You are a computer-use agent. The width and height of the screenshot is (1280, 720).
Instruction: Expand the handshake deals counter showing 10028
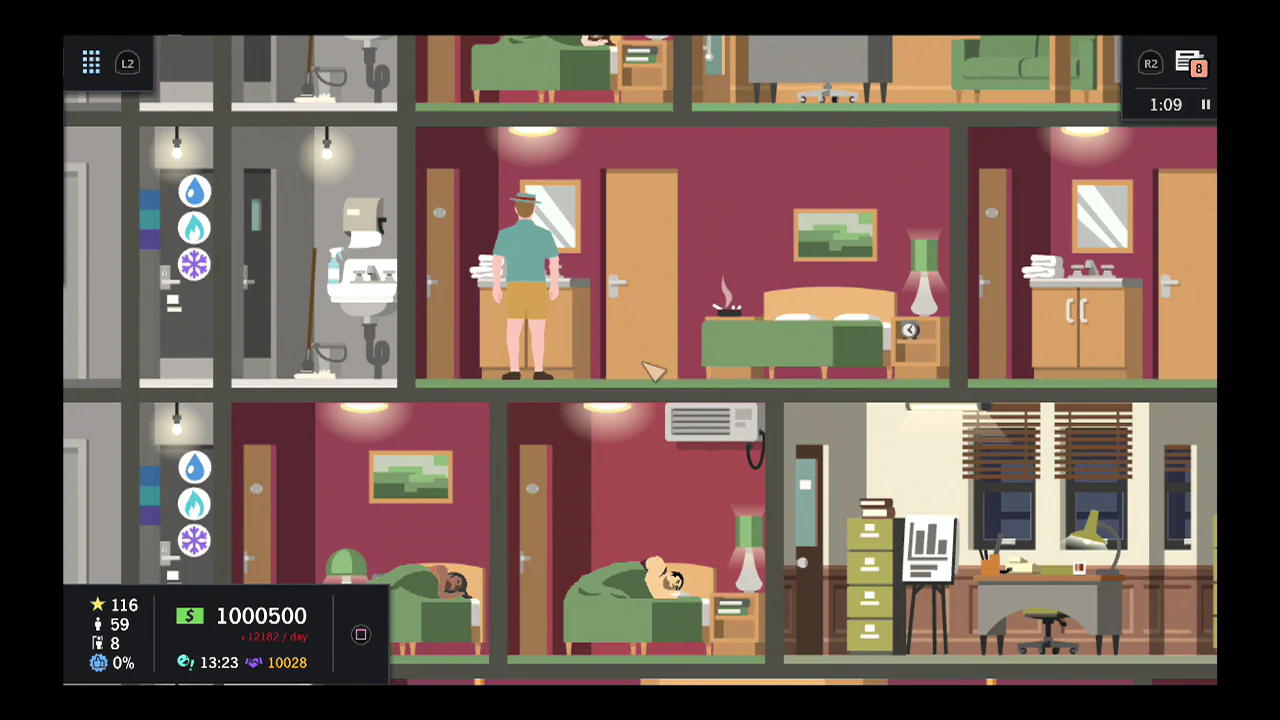pos(287,662)
